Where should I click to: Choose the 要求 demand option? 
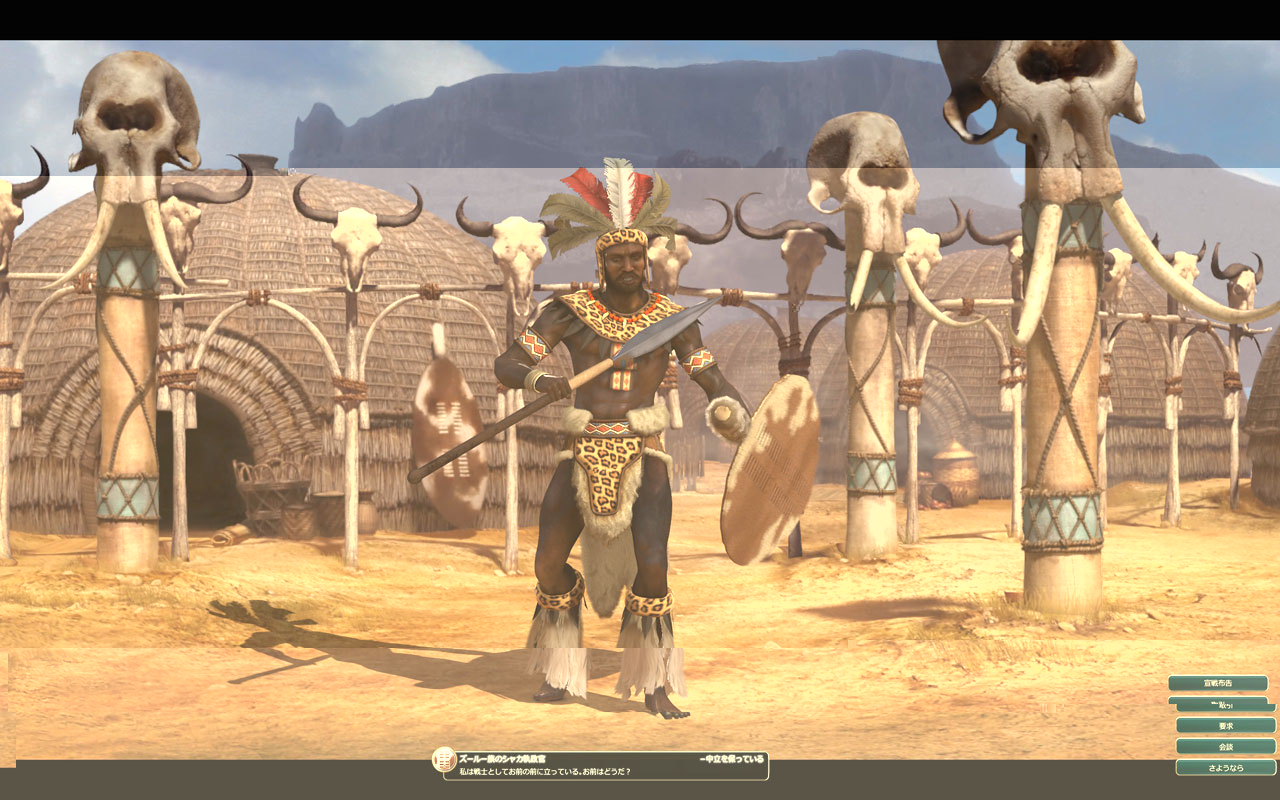[x=1225, y=726]
